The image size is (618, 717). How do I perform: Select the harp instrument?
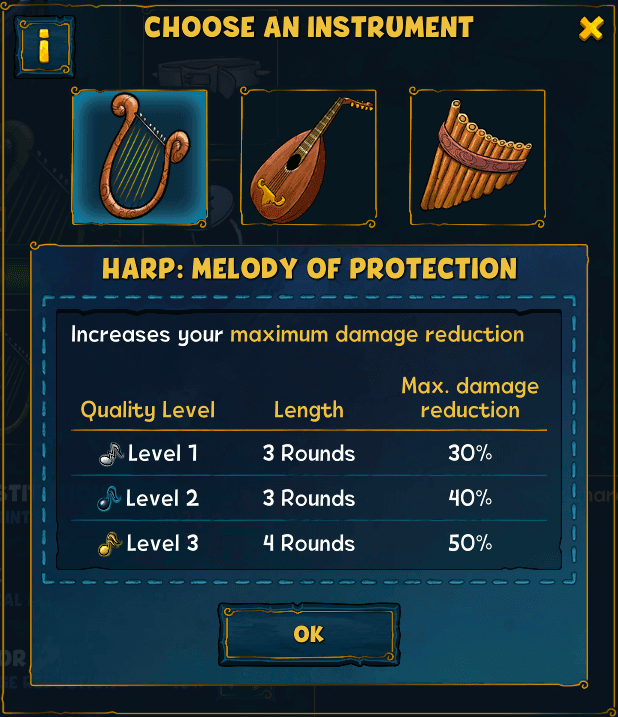pyautogui.click(x=139, y=156)
